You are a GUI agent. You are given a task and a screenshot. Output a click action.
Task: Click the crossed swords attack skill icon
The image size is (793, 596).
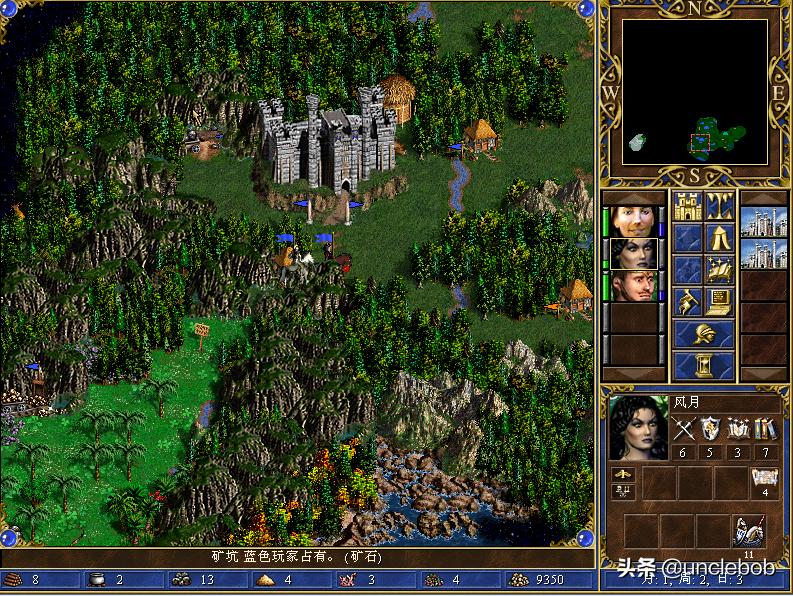pos(684,430)
